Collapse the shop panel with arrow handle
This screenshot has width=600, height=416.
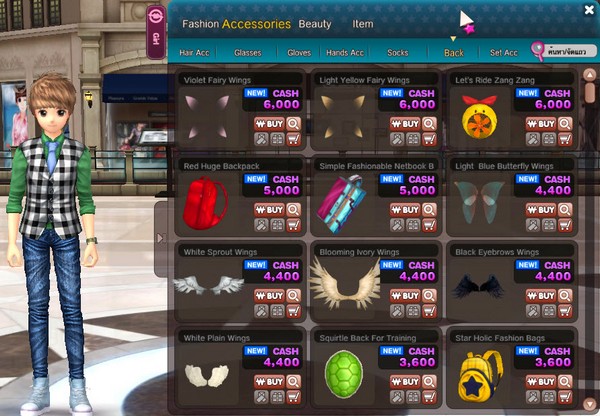pyautogui.click(x=159, y=237)
